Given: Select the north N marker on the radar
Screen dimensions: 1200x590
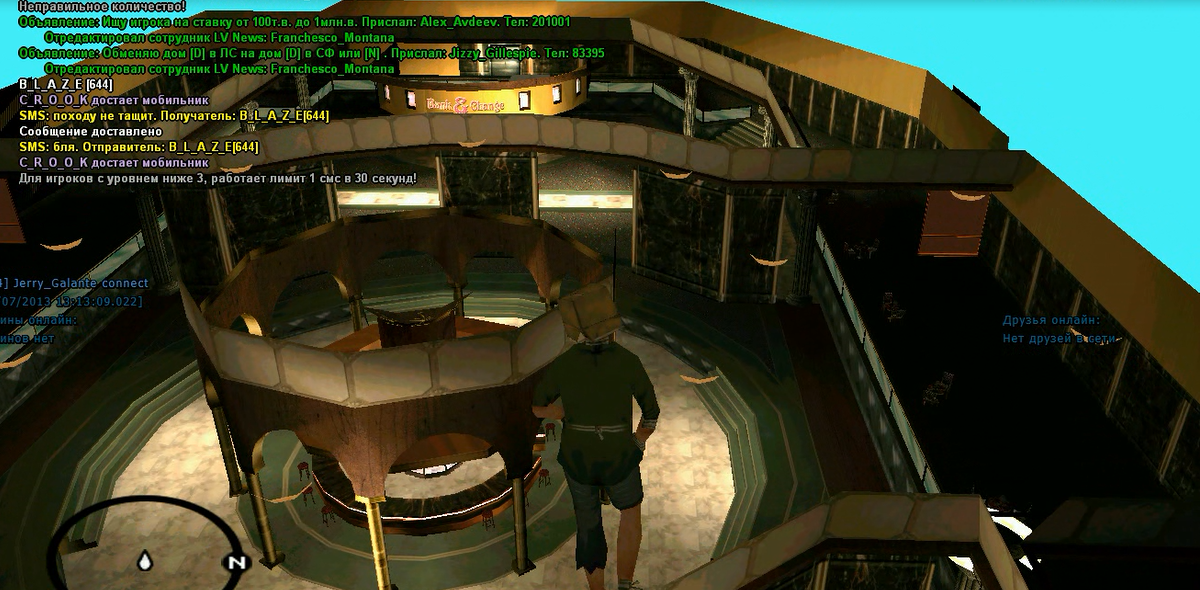Looking at the screenshot, I should point(236,562).
